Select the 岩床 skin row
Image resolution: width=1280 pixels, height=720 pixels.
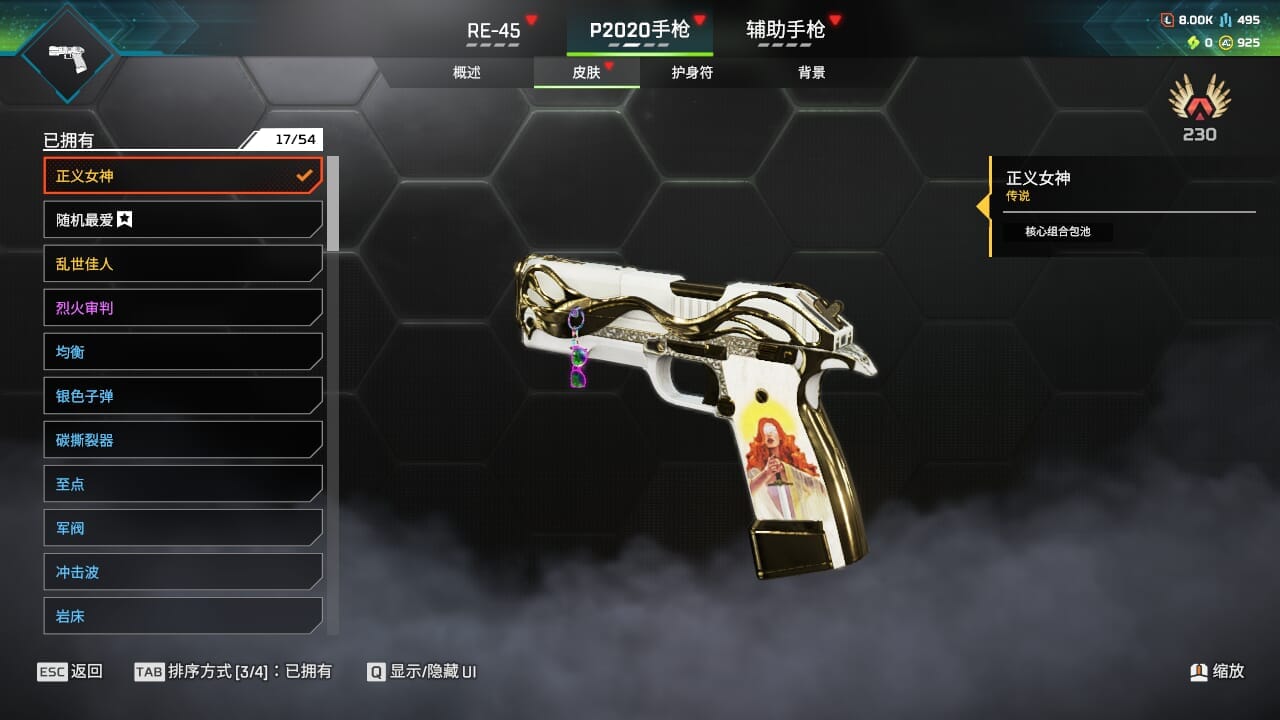183,616
